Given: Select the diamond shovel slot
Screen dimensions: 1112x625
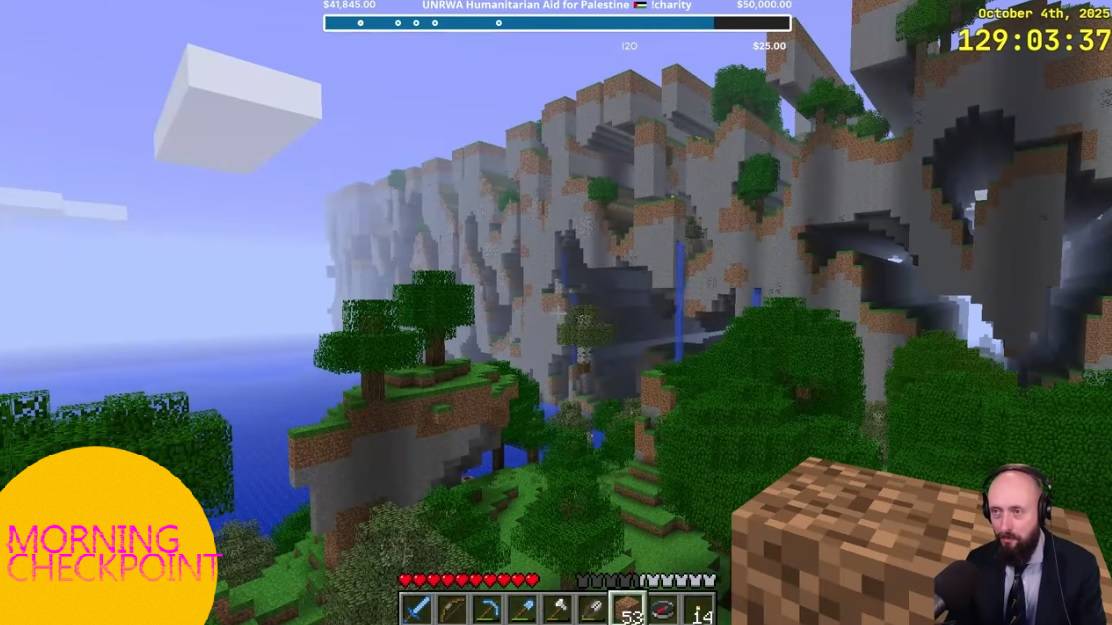Looking at the screenshot, I should coord(522,608).
